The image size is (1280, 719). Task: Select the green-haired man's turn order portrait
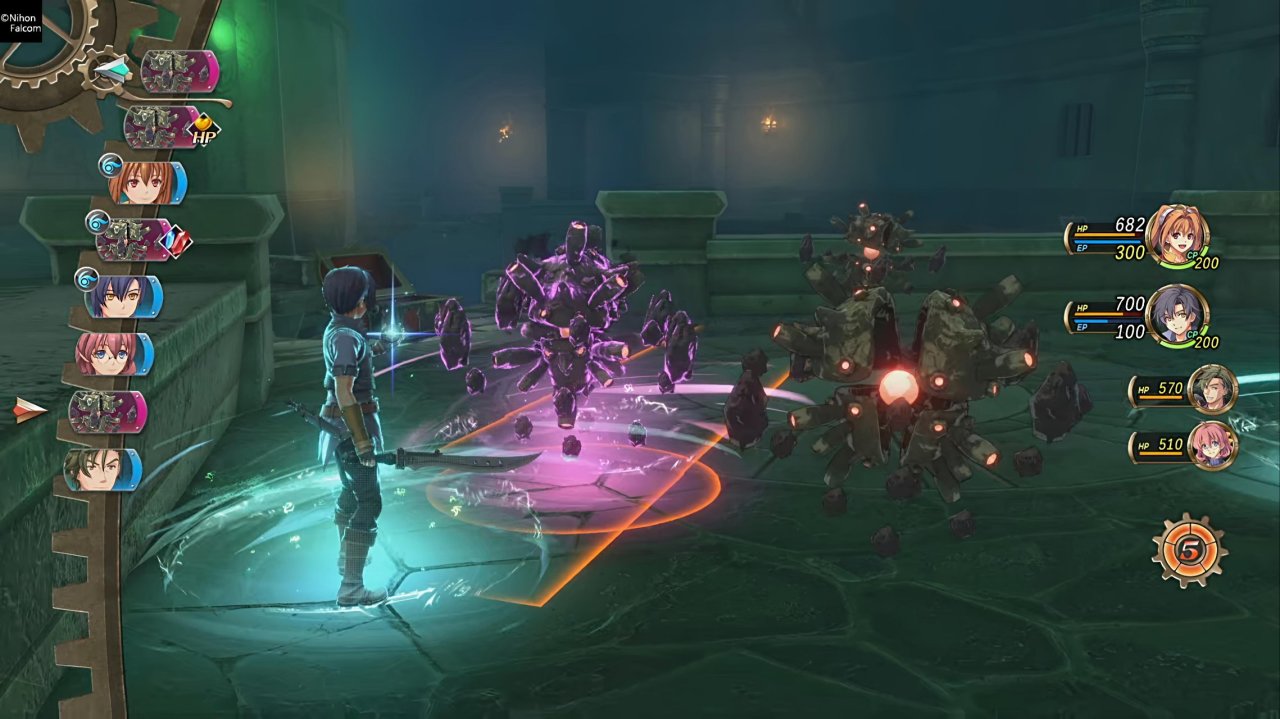coord(101,468)
